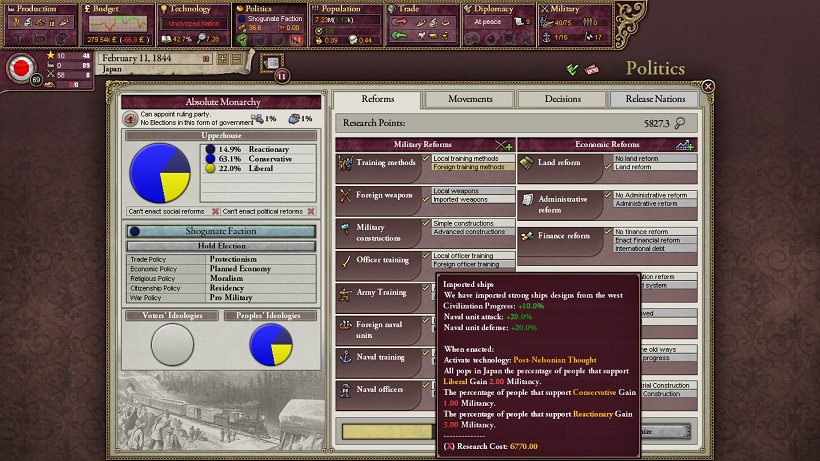Open the Release Nations tab

pyautogui.click(x=655, y=99)
